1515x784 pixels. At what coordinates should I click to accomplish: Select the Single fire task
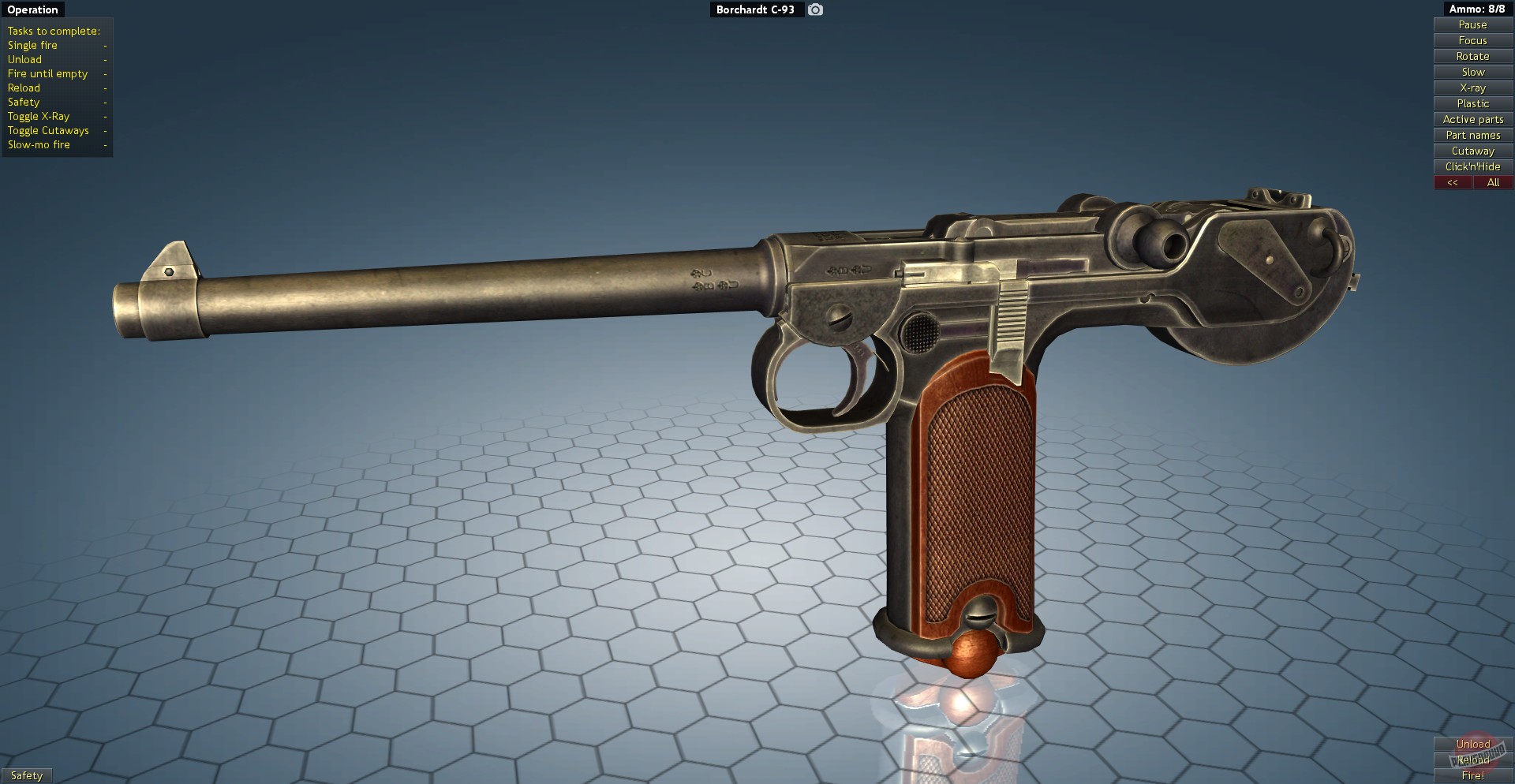coord(32,45)
